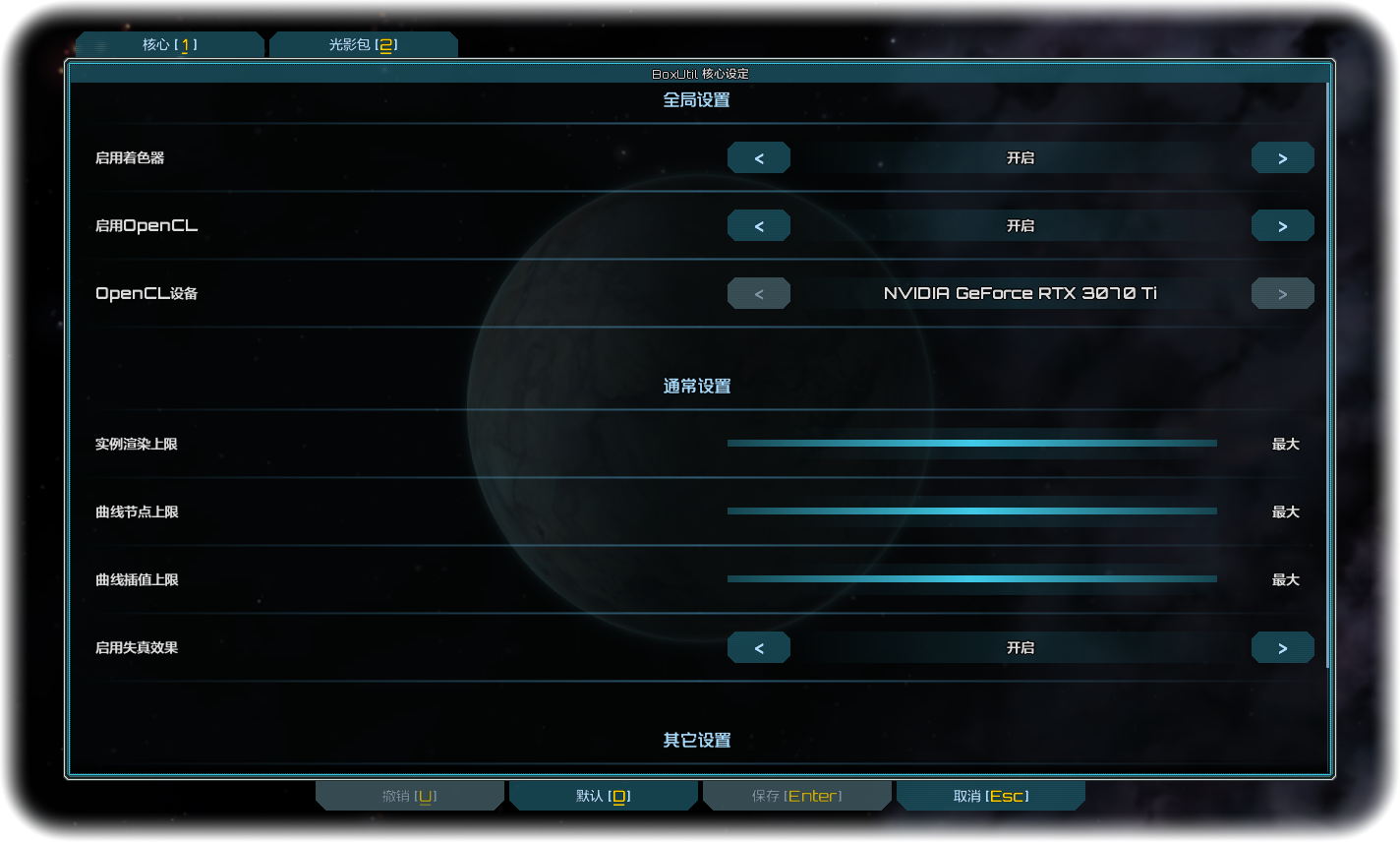Screen dimensions: 1400x842
Task: Click the left arrow next to OpenCL设备
Action: coord(758,292)
